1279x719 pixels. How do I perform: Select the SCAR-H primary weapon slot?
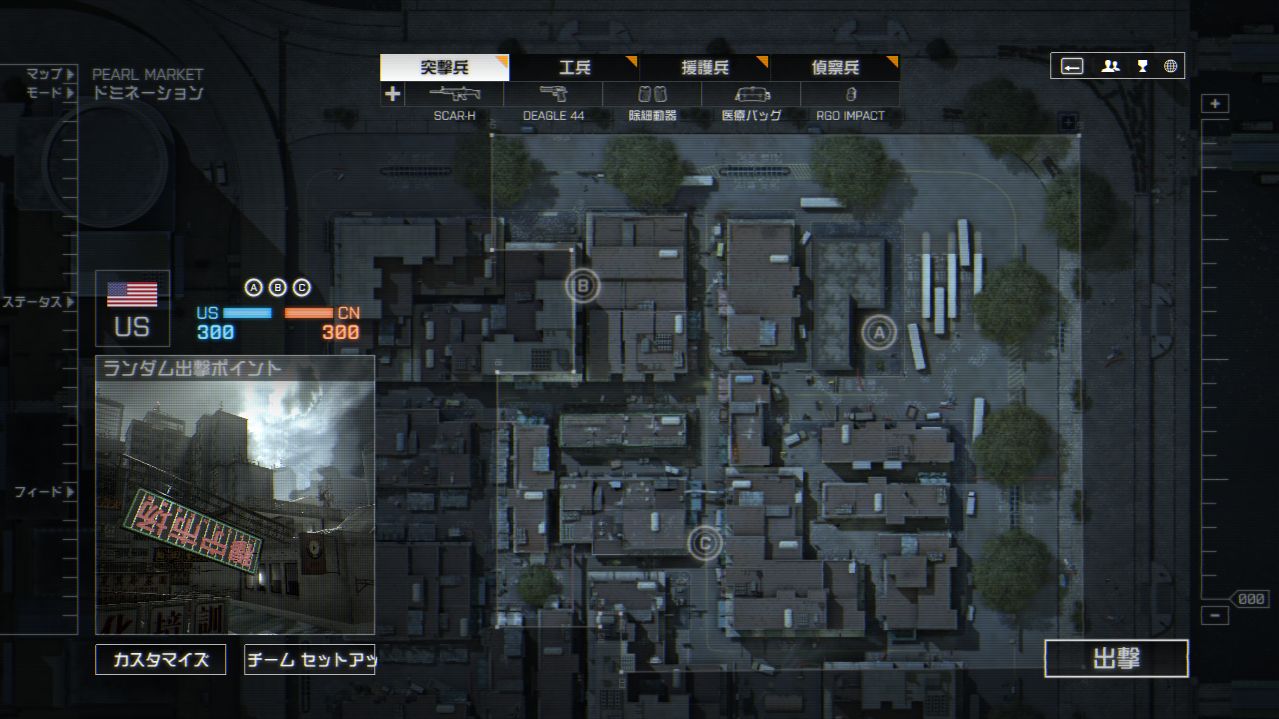click(x=455, y=95)
